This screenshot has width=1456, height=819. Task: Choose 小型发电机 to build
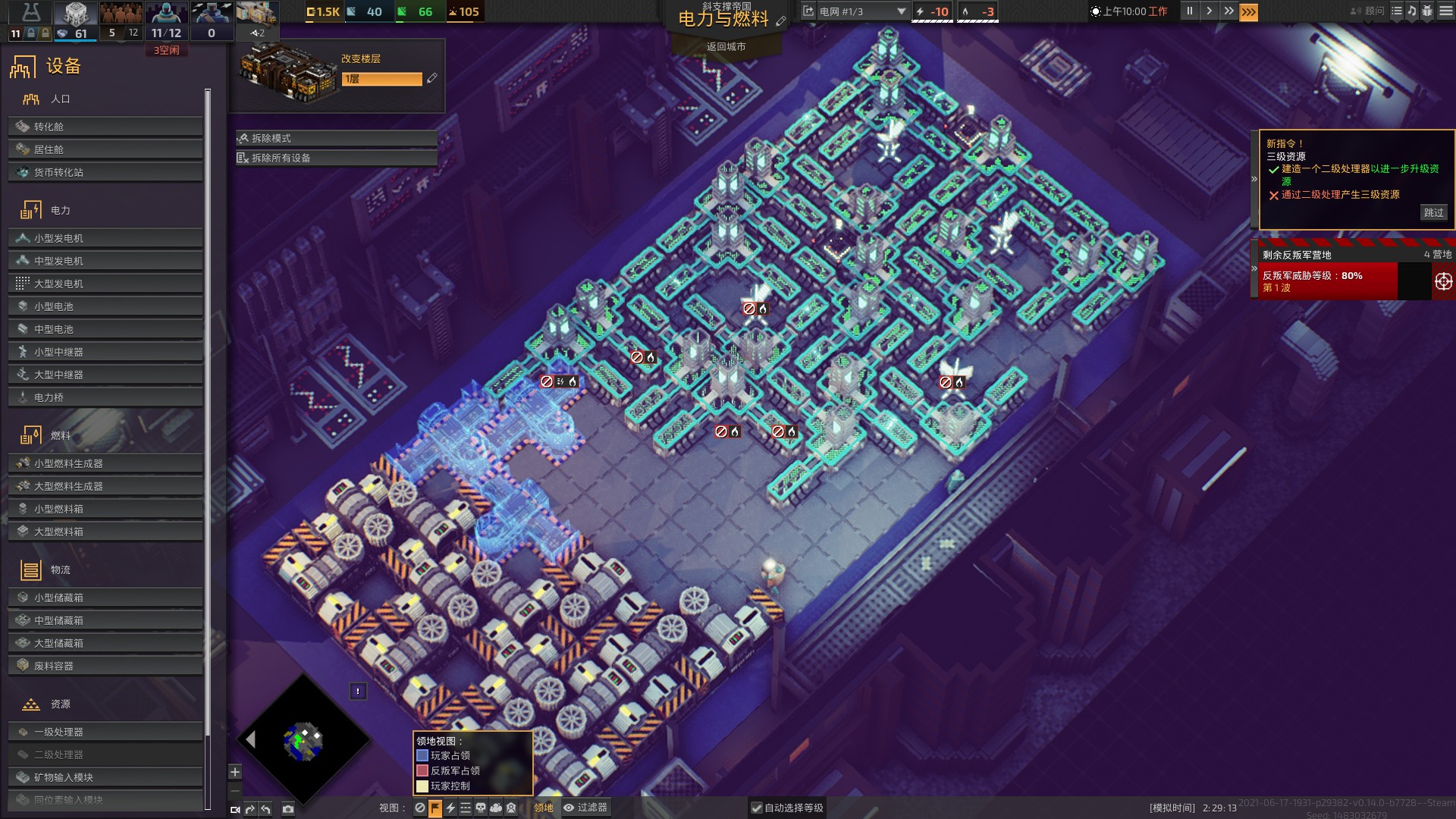click(105, 238)
